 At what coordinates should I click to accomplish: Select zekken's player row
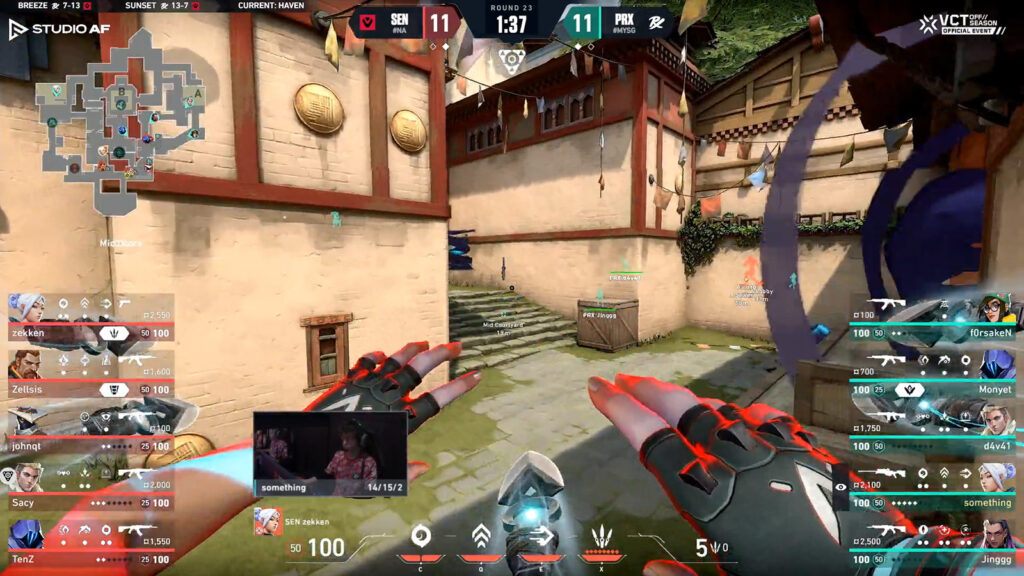click(x=88, y=317)
